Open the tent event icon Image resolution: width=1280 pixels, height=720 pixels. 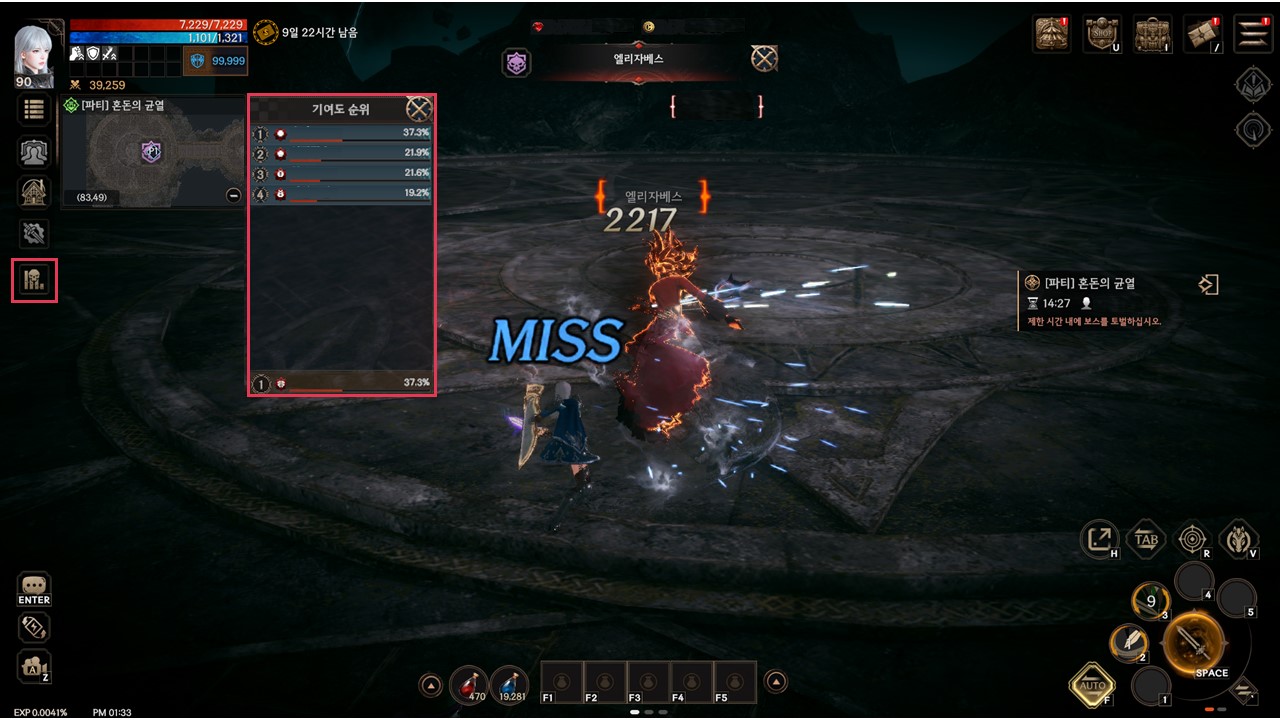point(1051,34)
